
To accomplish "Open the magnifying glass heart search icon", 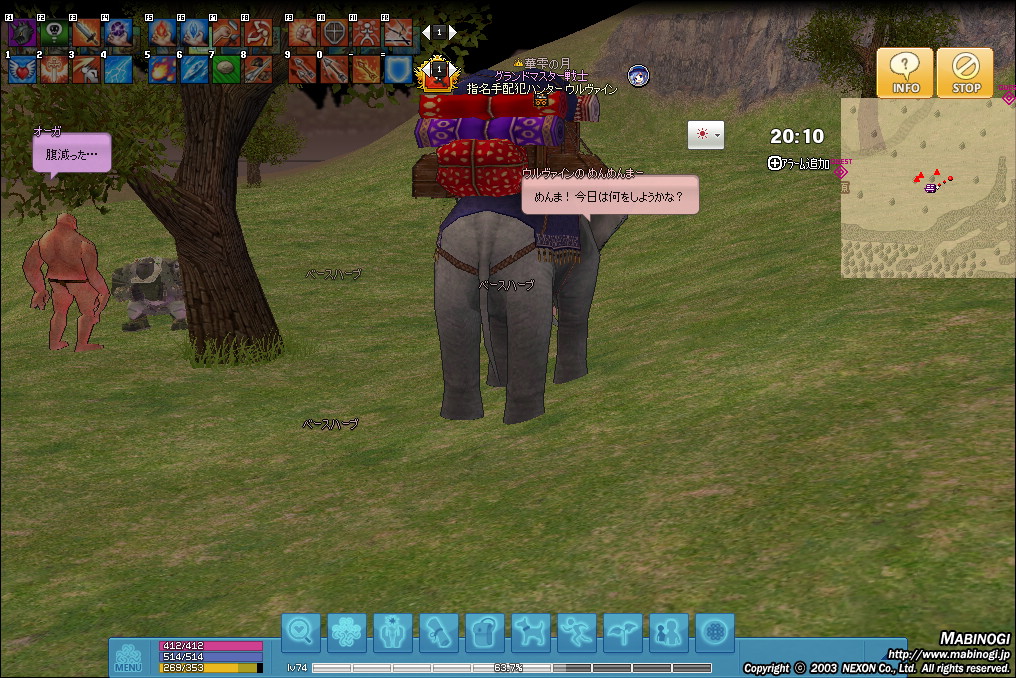I will (301, 633).
